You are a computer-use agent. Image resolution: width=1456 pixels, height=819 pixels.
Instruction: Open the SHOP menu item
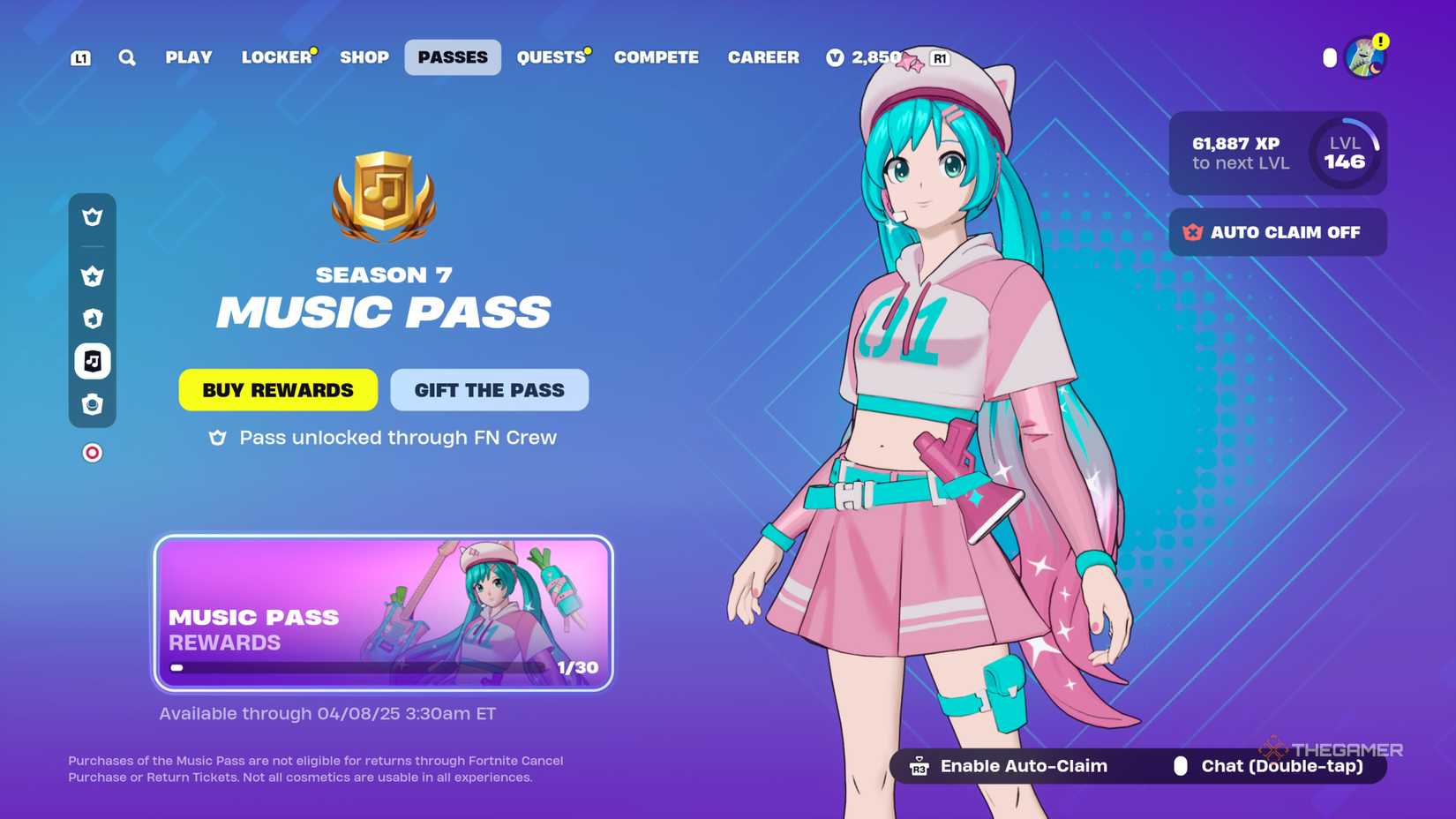(x=364, y=57)
